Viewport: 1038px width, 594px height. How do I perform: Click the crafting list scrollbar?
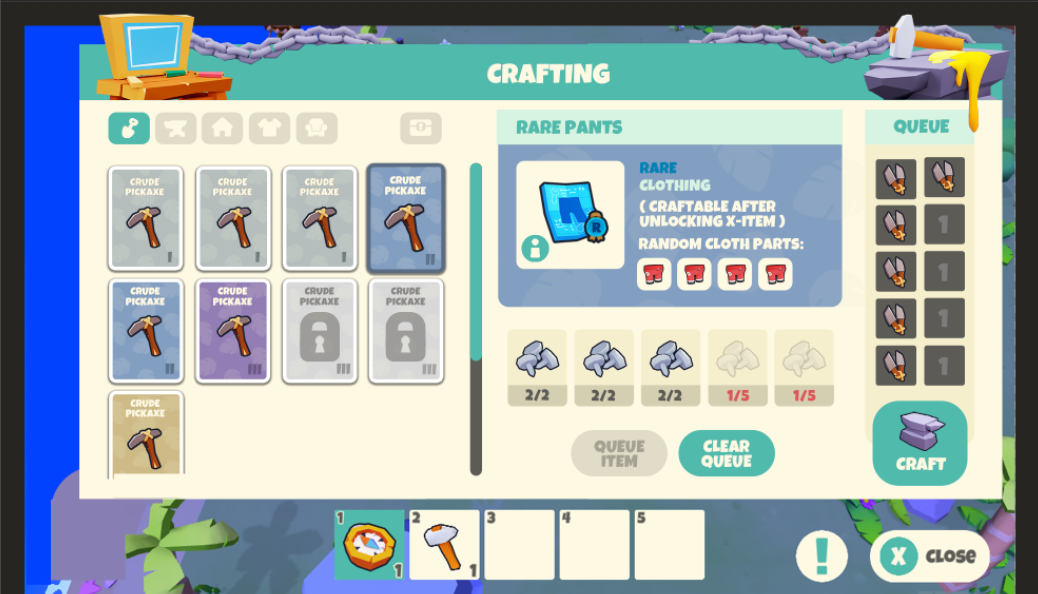(476, 318)
